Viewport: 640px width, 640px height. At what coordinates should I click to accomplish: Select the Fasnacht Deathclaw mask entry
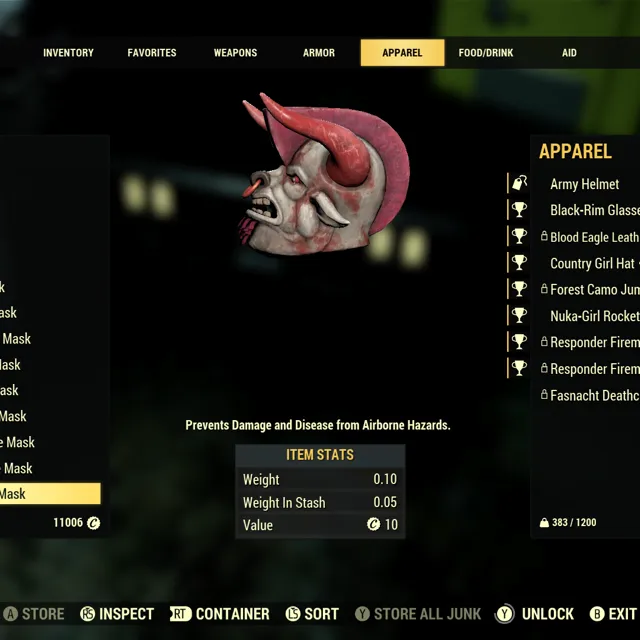[x=594, y=395]
